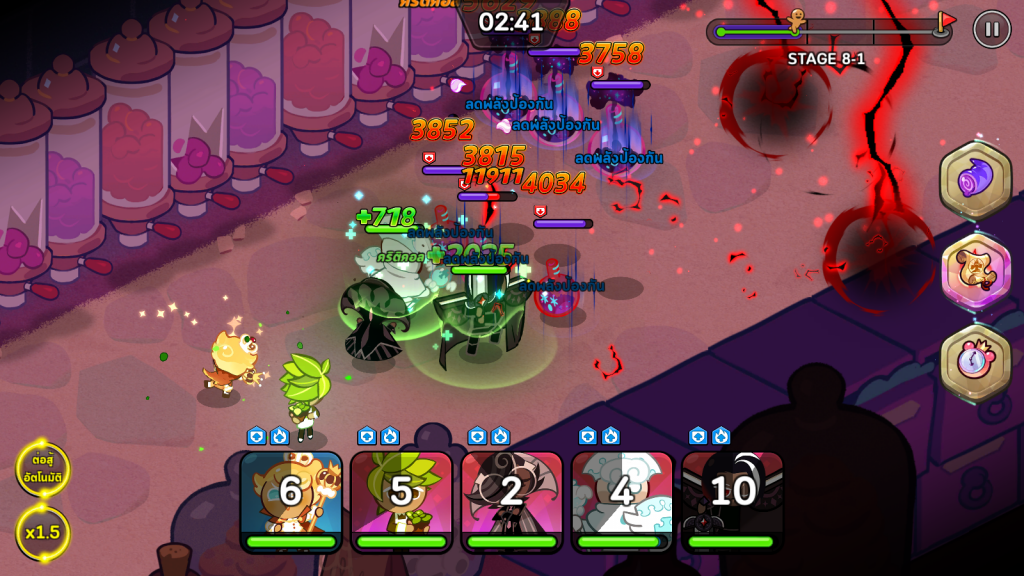The height and width of the screenshot is (576, 1024).
Task: Pause the battle
Action: 991,29
